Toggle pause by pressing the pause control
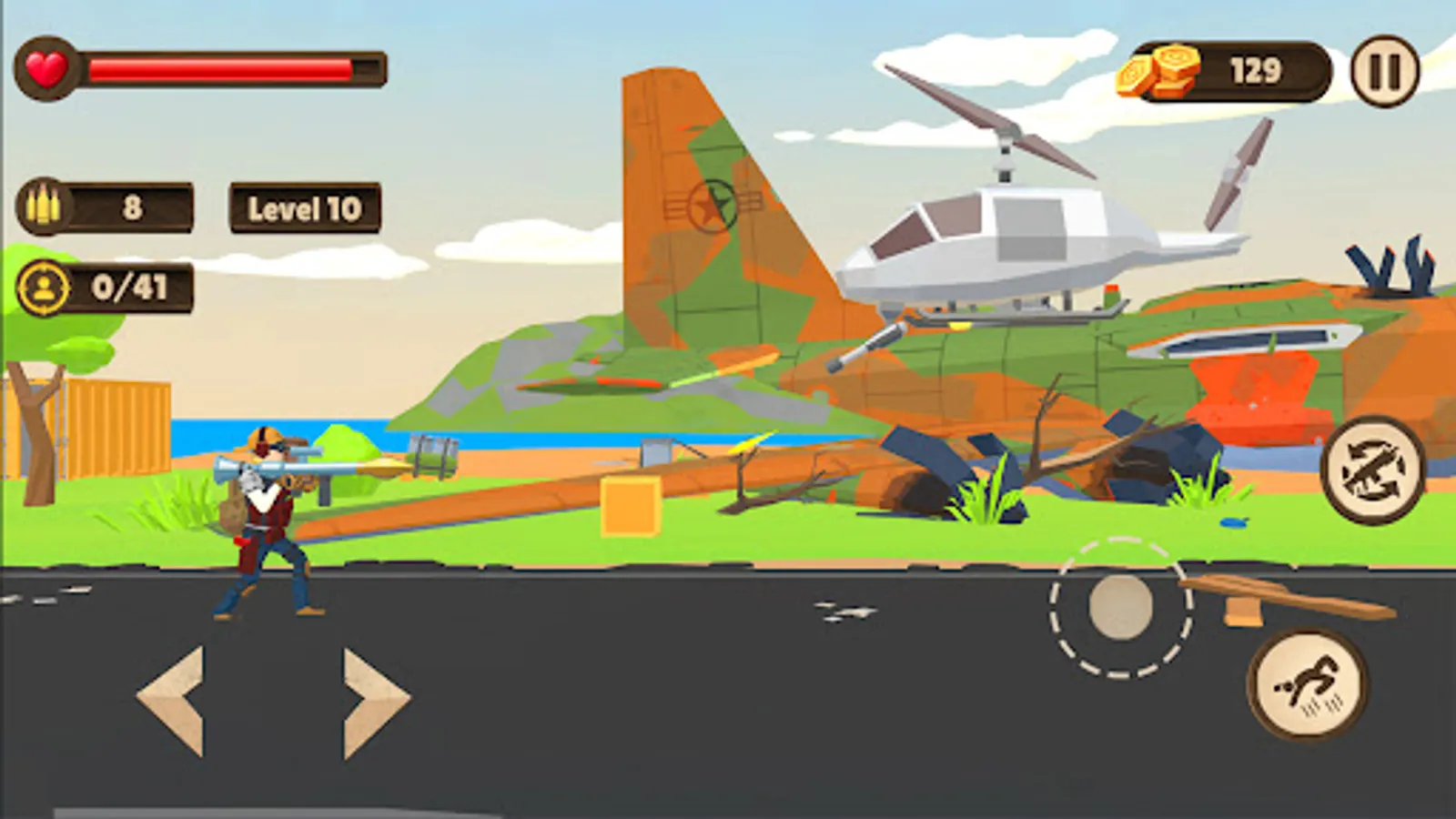Screen dimensions: 1456x819 click(1384, 71)
